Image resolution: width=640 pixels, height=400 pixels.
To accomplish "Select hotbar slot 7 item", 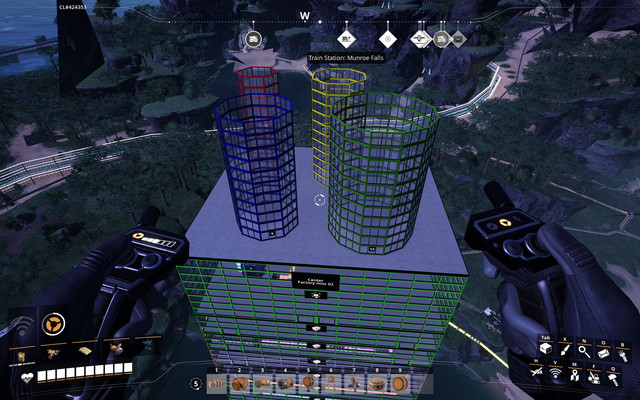I will (x=354, y=383).
